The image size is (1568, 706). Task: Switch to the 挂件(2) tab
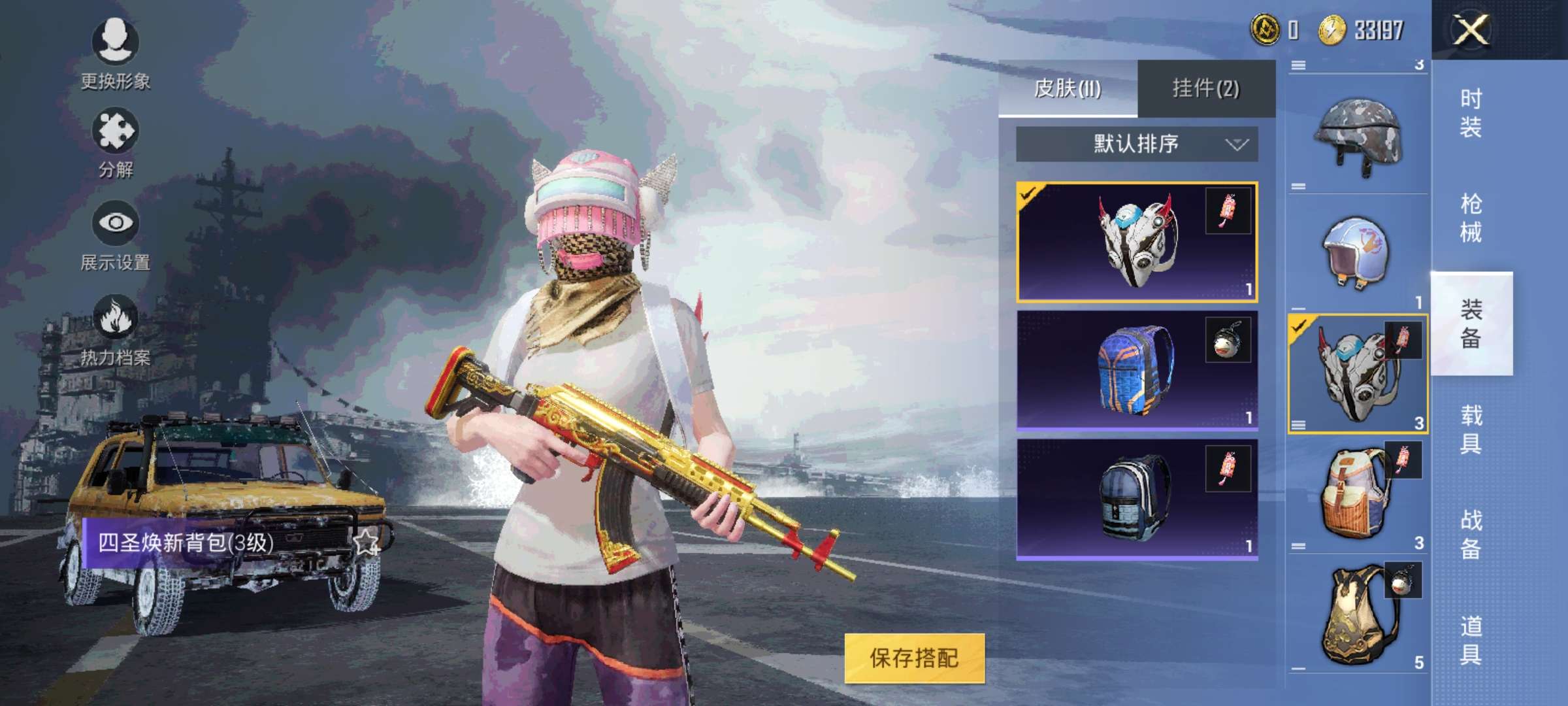coord(1209,87)
